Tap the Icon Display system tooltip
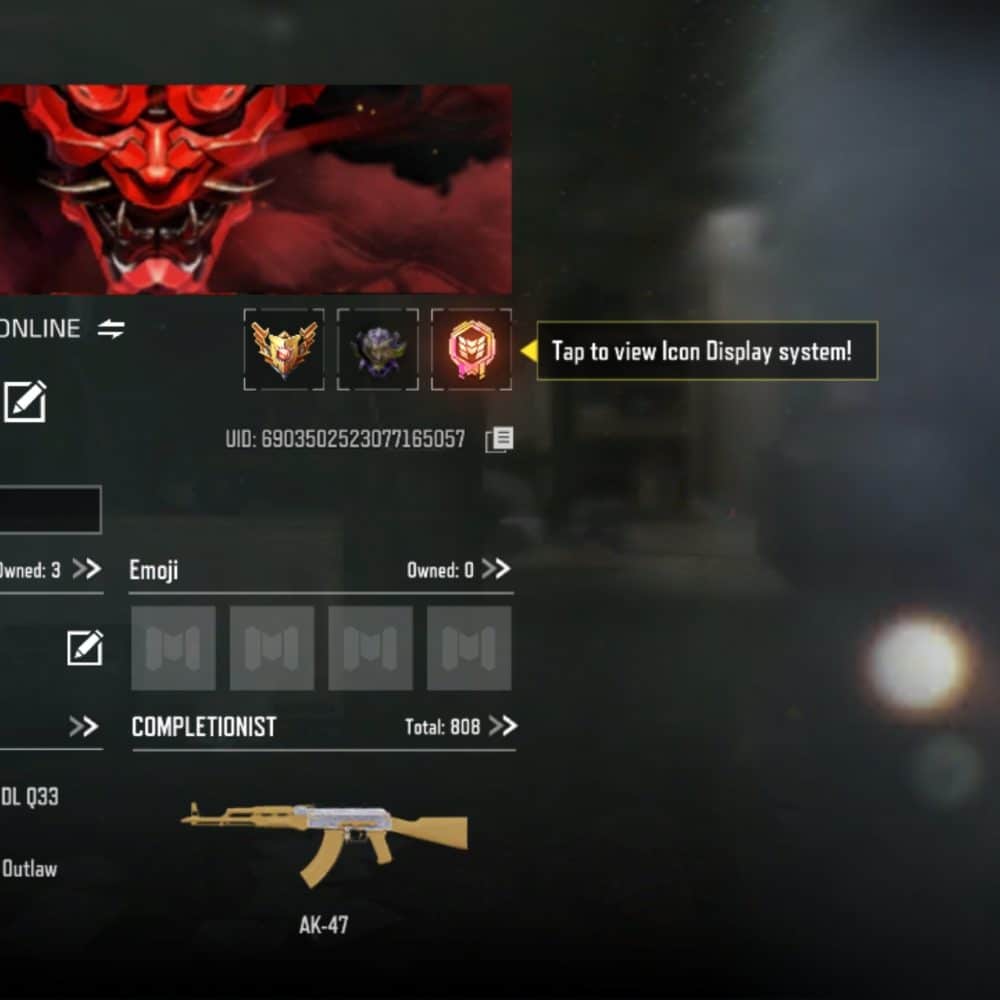Viewport: 1000px width, 1000px height. (707, 351)
